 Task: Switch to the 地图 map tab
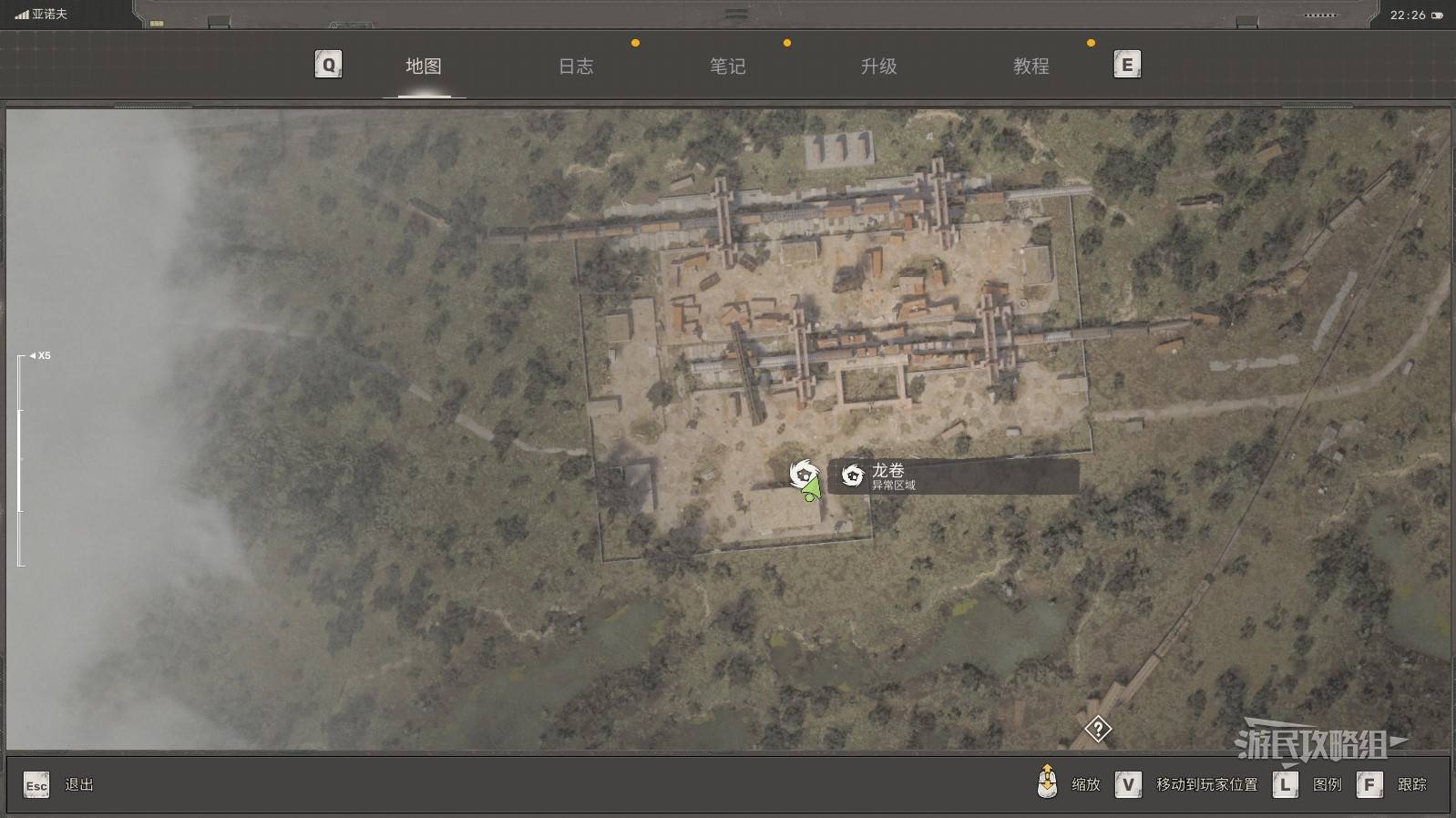424,66
